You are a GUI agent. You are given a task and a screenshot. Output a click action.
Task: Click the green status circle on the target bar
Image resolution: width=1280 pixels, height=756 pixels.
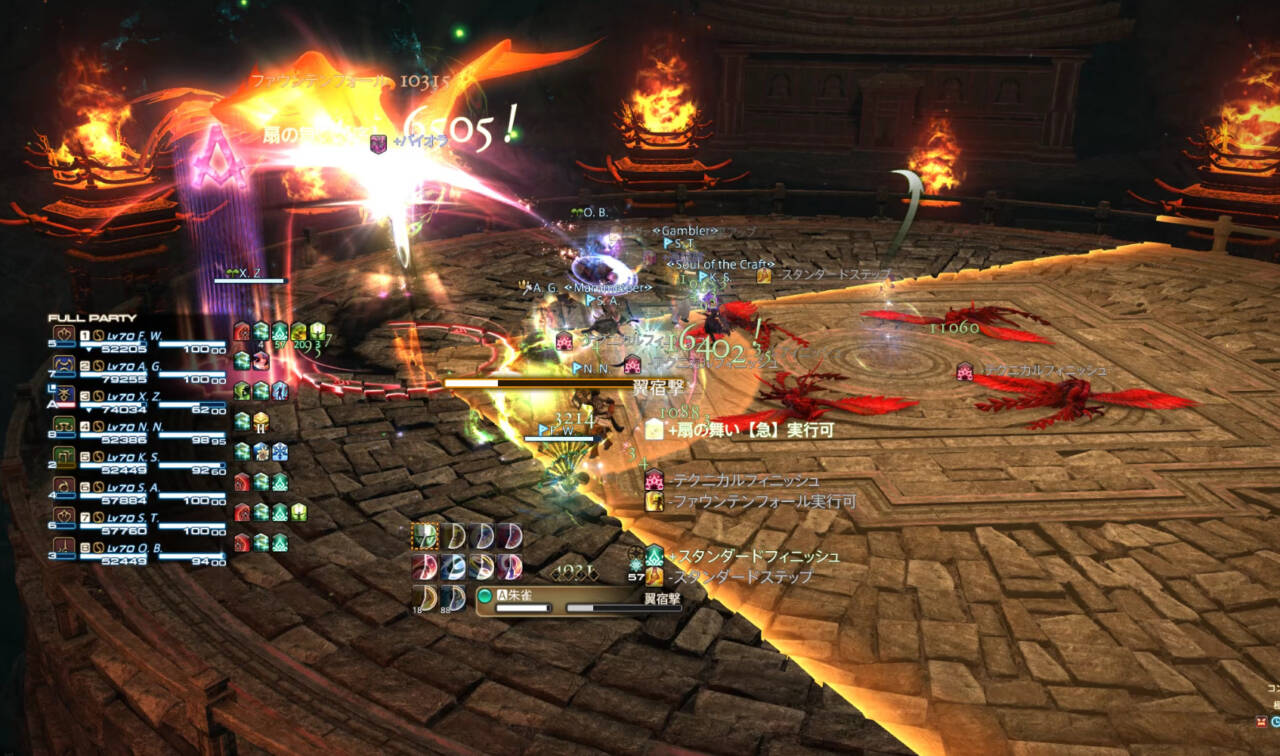coord(486,596)
